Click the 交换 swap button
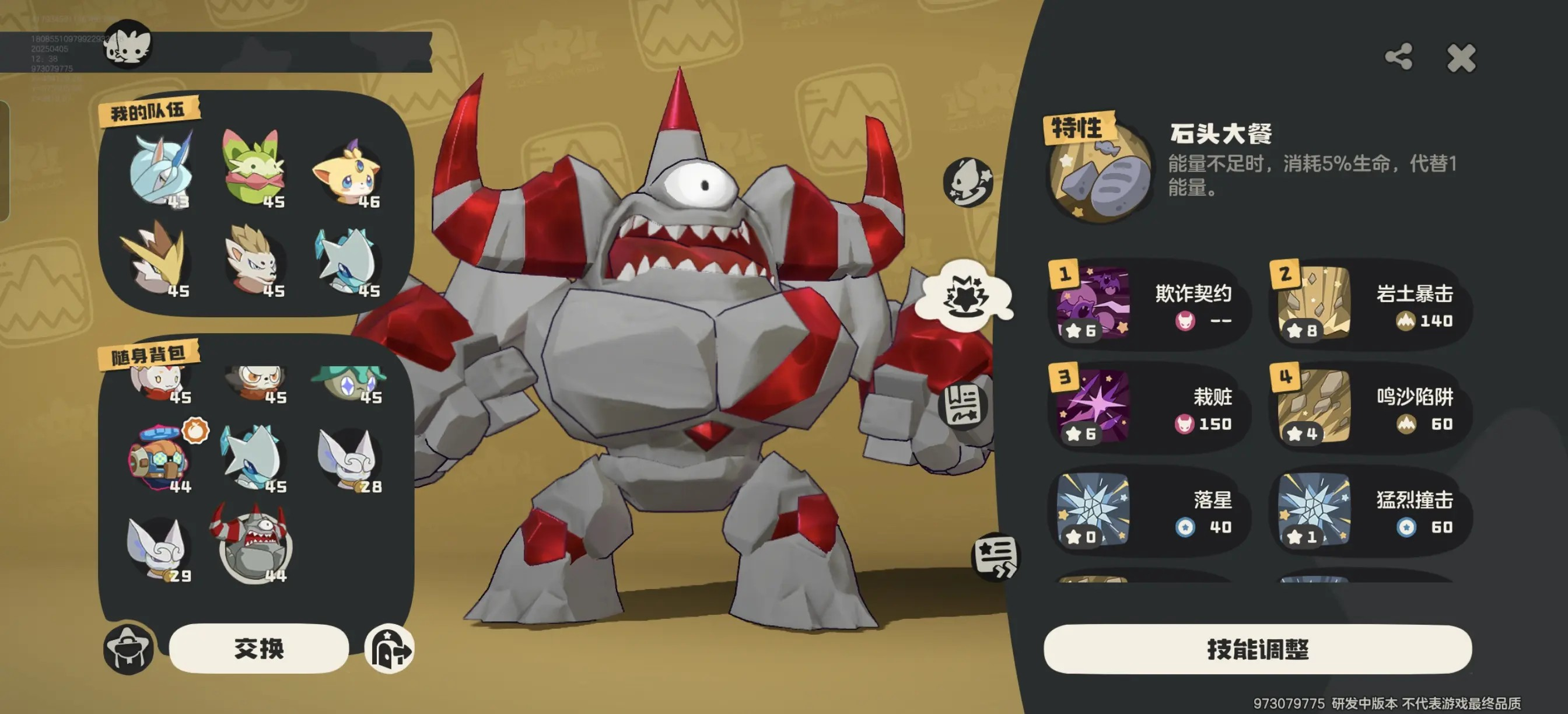1568x714 pixels. pyautogui.click(x=258, y=648)
